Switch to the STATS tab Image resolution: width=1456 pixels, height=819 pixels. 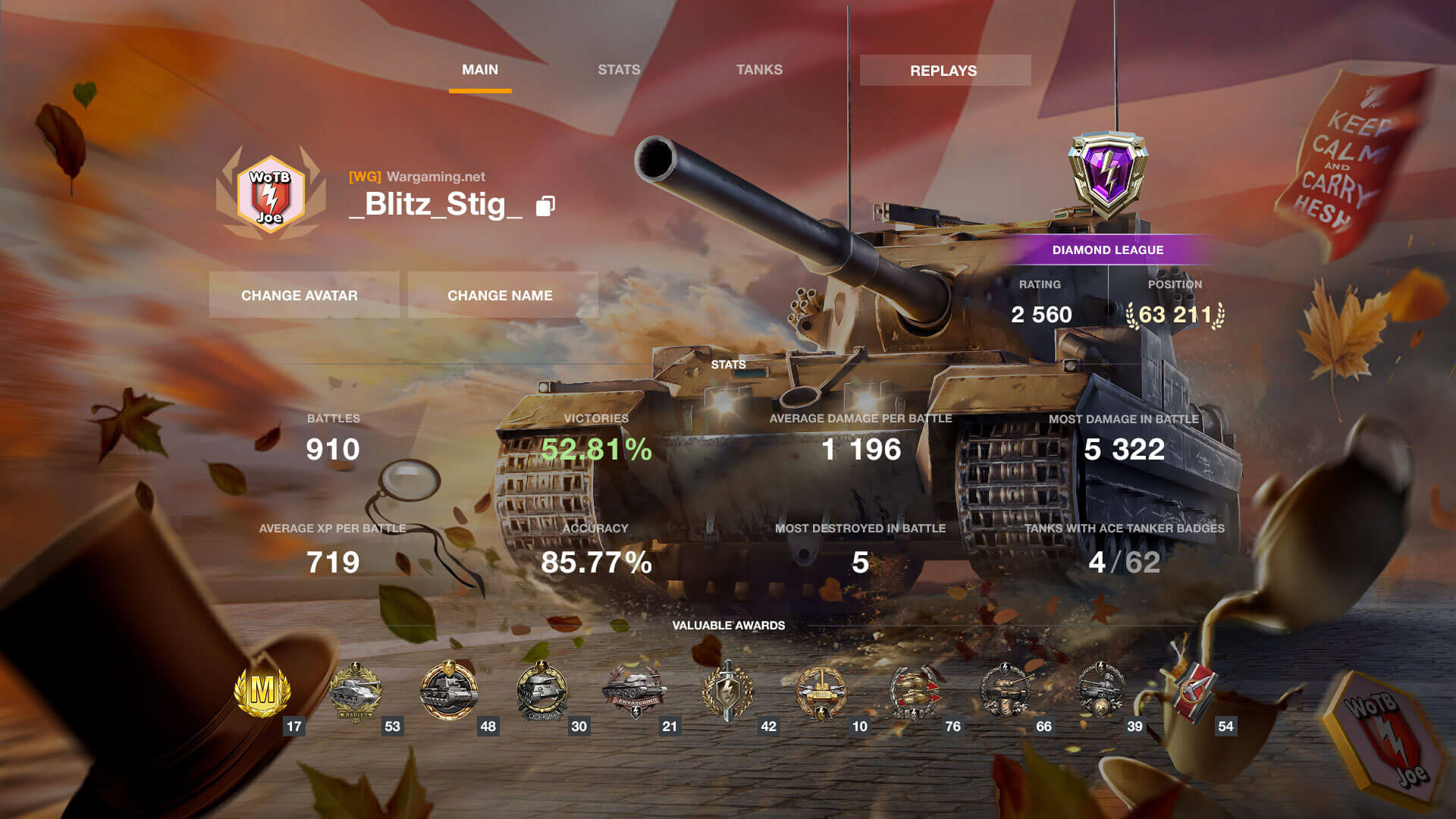pos(619,70)
